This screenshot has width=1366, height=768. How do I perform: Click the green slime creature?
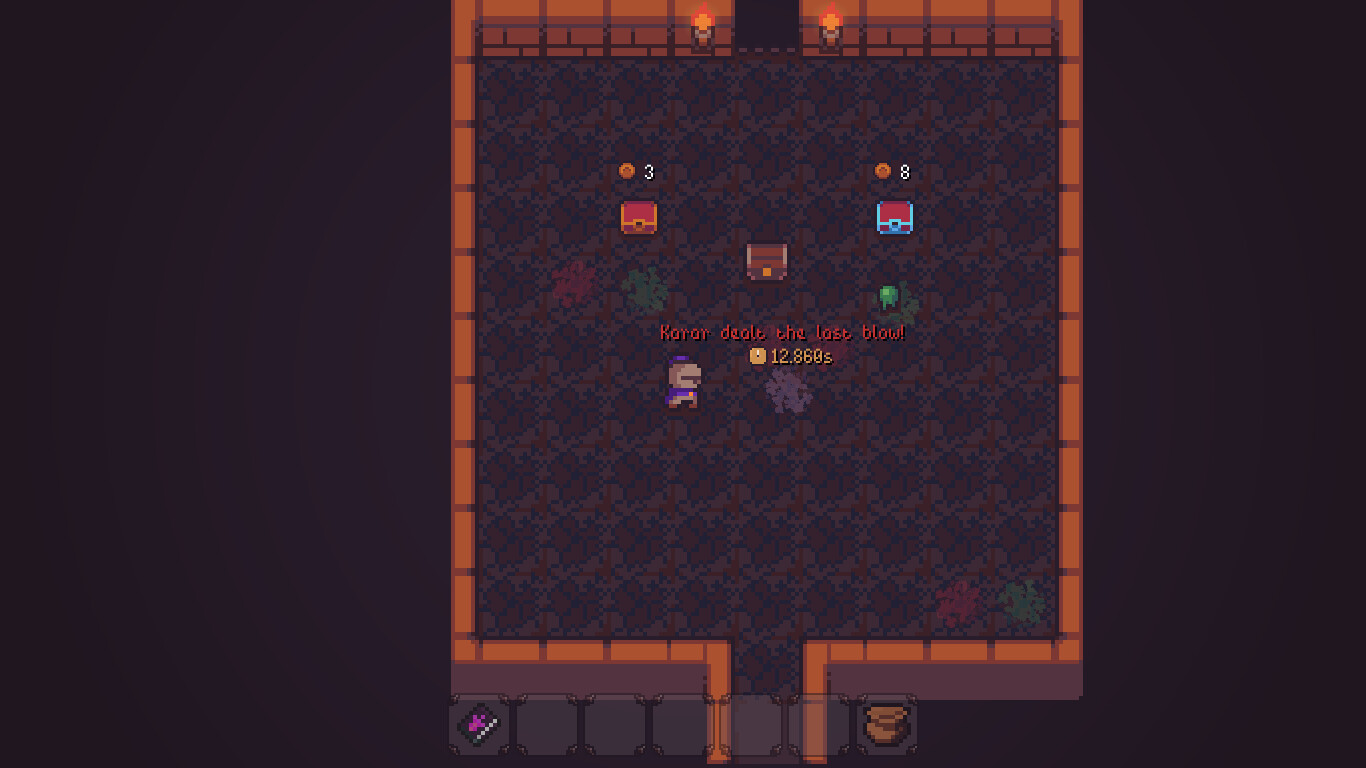click(x=890, y=295)
